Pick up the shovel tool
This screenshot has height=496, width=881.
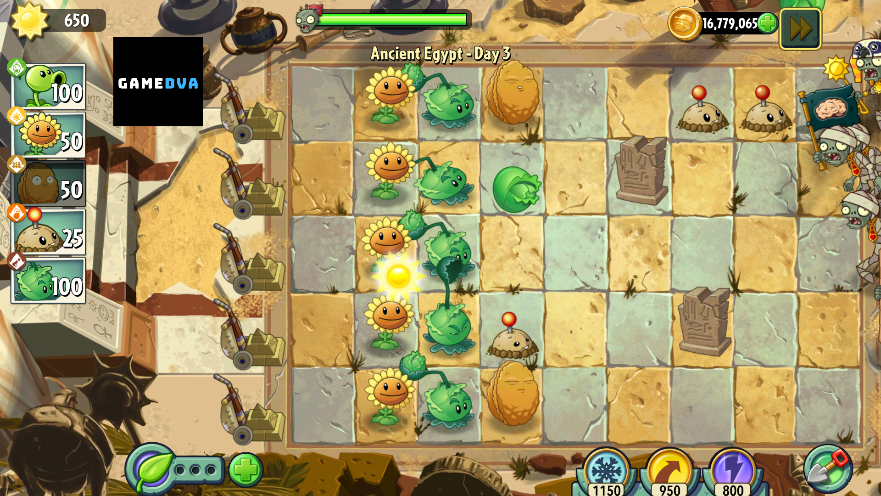point(827,467)
